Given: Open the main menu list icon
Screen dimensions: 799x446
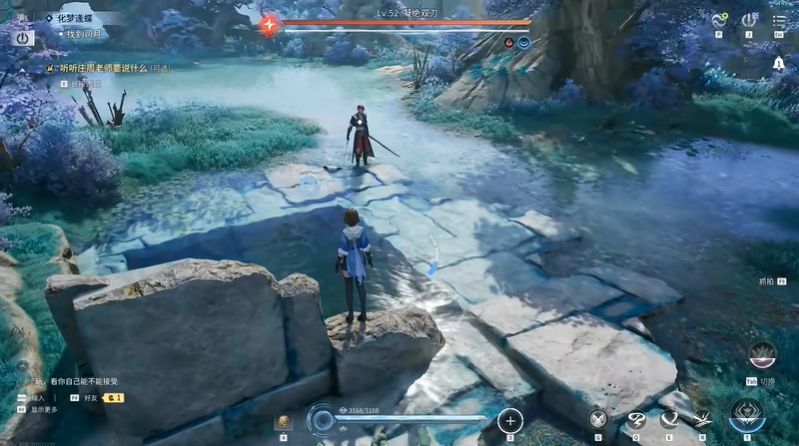Looking at the screenshot, I should coord(779,20).
